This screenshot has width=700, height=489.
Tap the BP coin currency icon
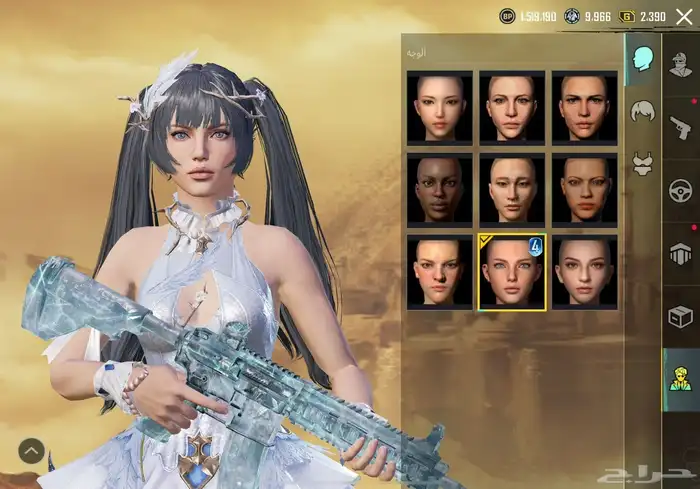pos(507,16)
